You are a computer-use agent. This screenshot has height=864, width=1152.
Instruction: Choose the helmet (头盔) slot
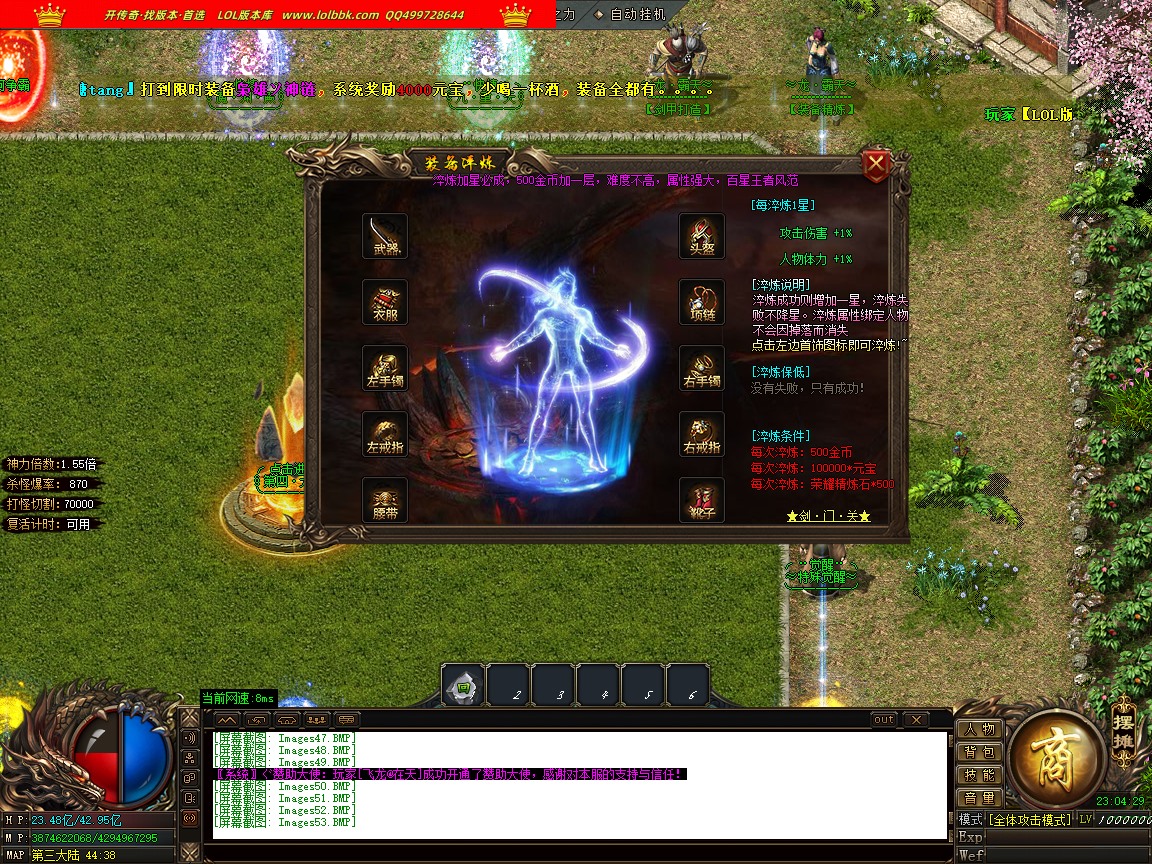[701, 236]
